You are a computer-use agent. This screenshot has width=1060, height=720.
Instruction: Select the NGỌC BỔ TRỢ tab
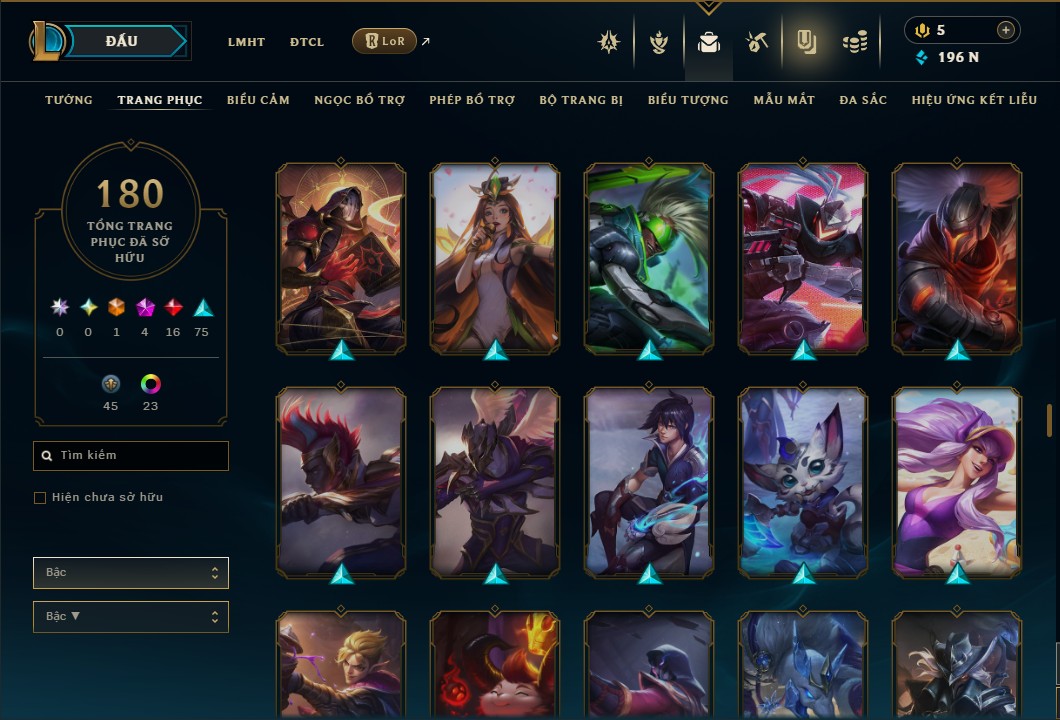[359, 100]
